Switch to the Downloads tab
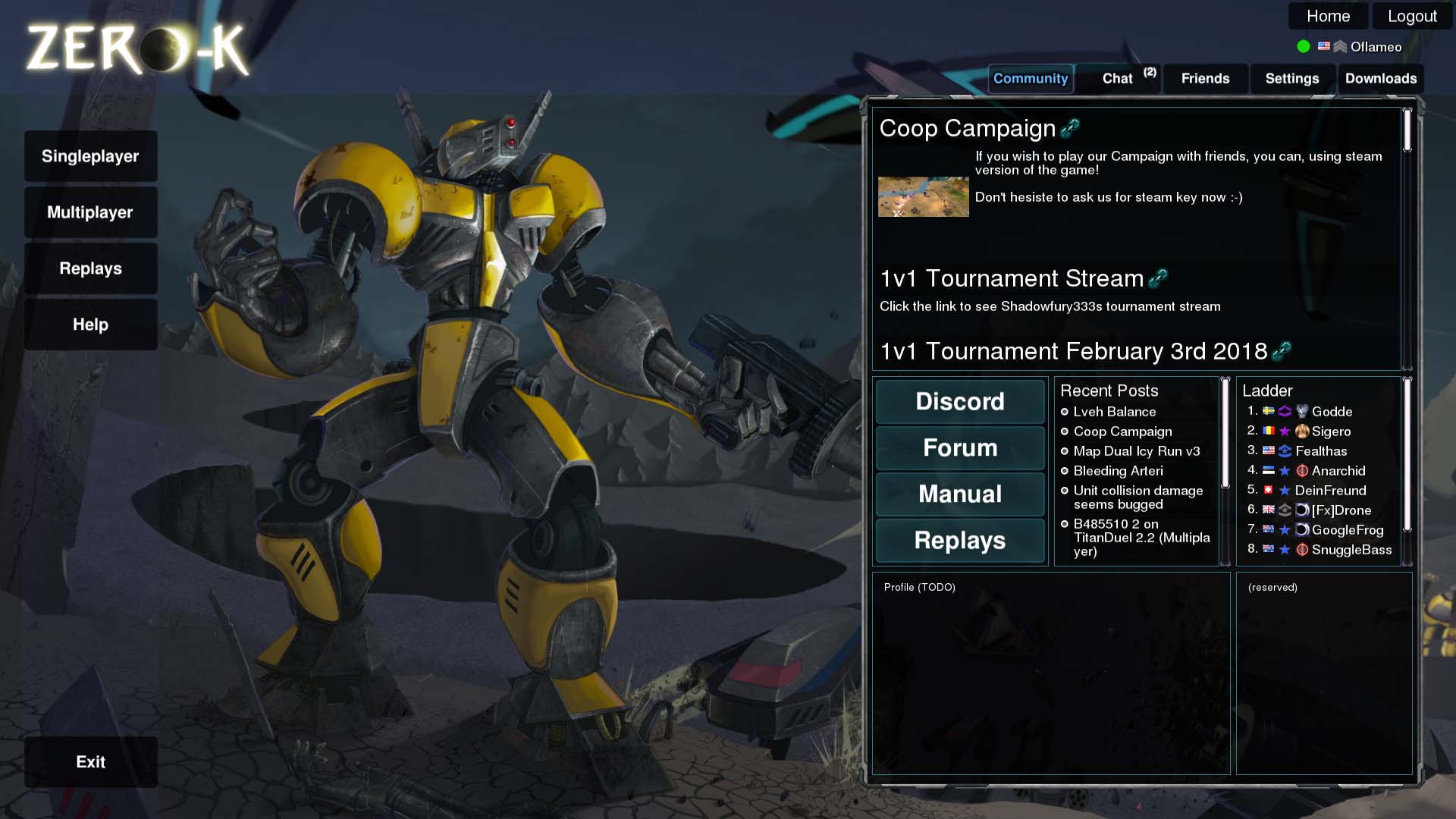1456x819 pixels. click(1381, 78)
